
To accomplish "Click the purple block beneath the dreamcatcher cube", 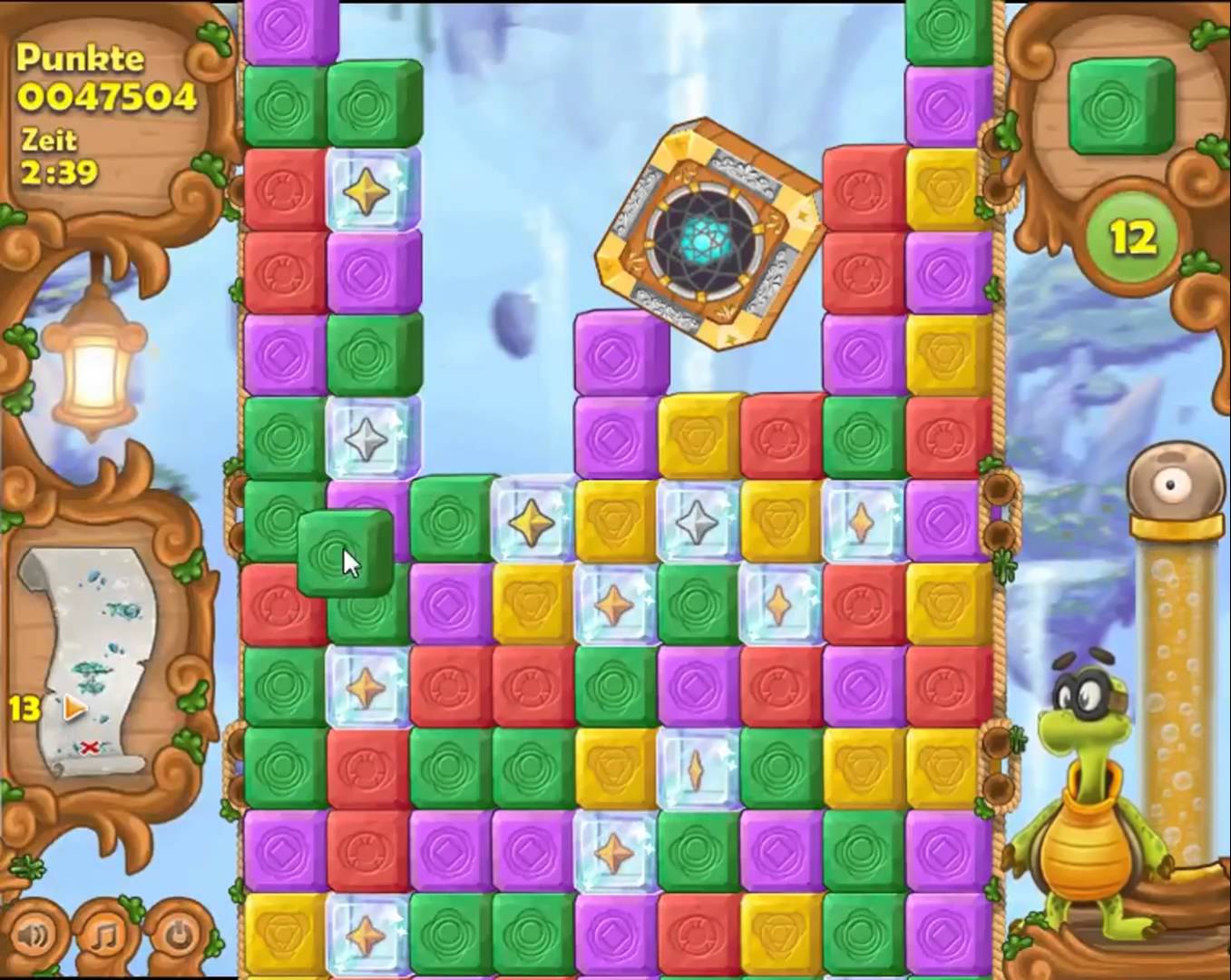I will pos(620,355).
